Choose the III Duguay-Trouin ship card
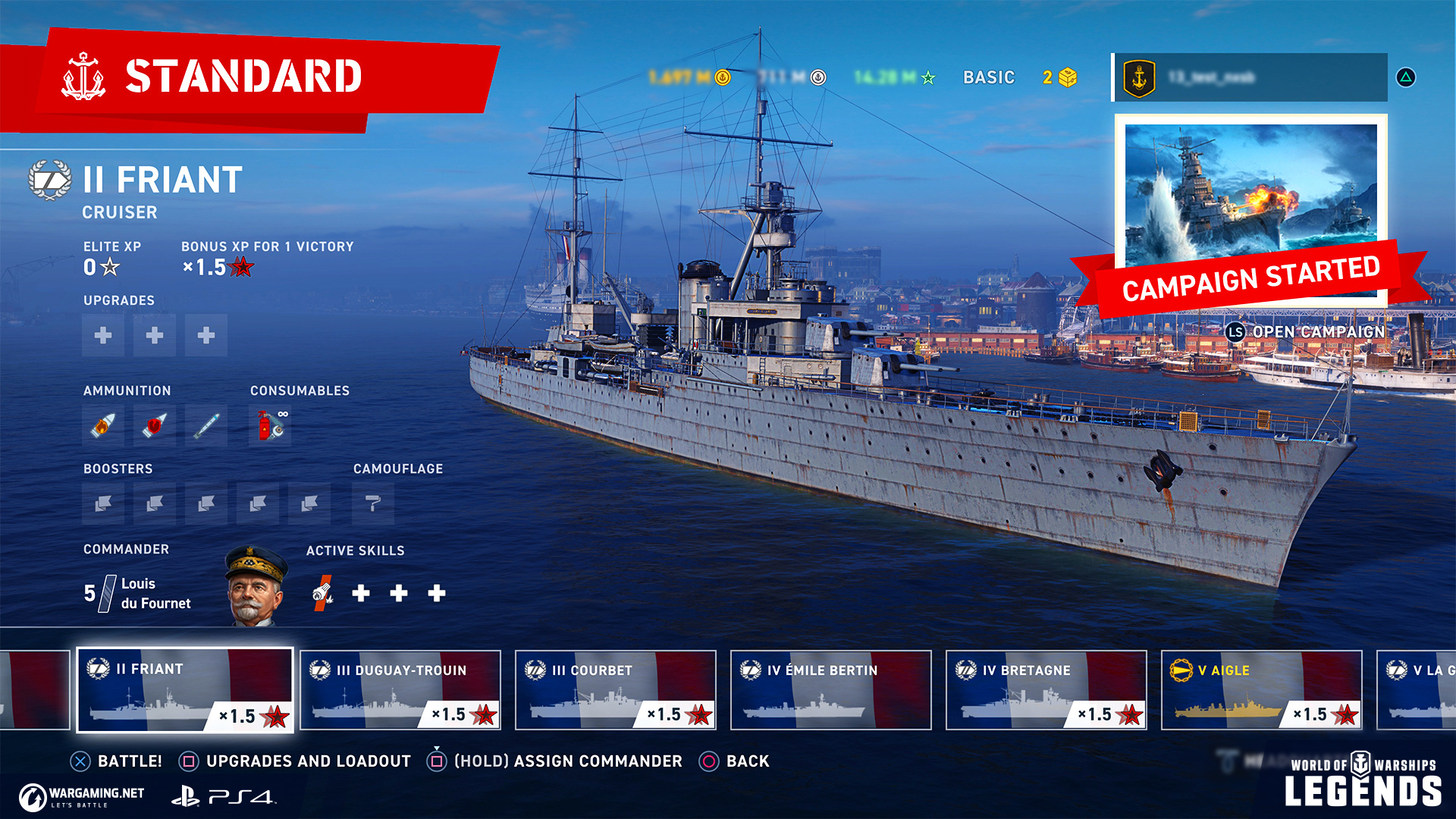Image resolution: width=1456 pixels, height=819 pixels. pyautogui.click(x=400, y=690)
